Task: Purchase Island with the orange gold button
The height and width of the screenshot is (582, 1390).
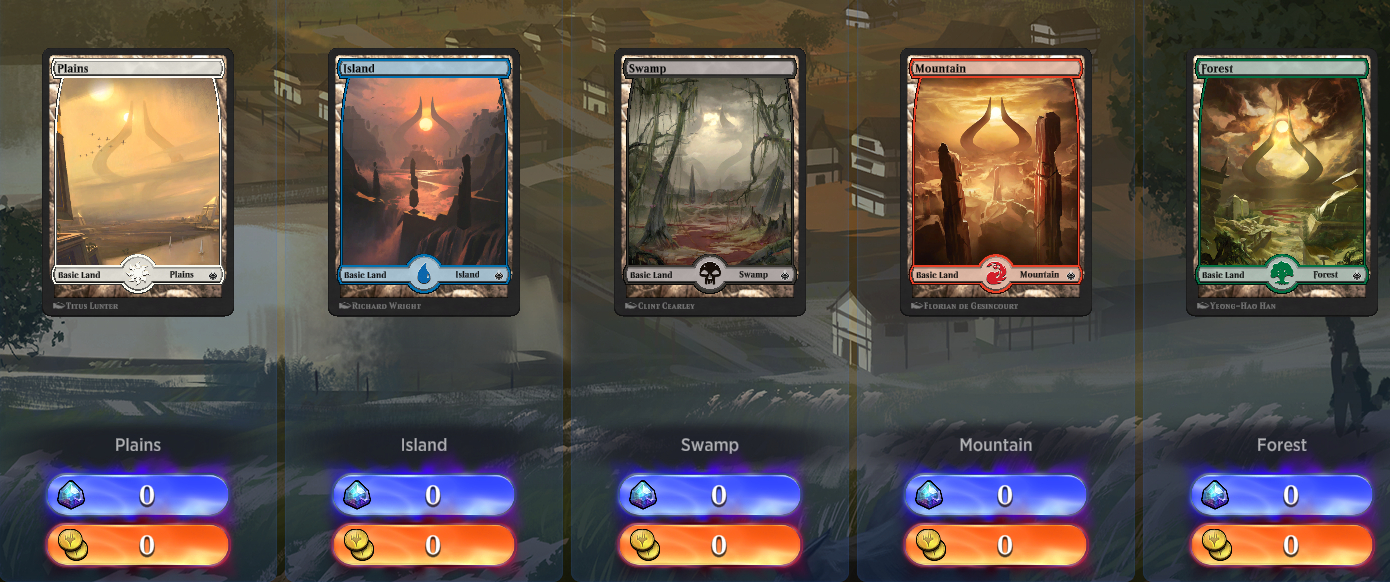Action: pos(424,545)
